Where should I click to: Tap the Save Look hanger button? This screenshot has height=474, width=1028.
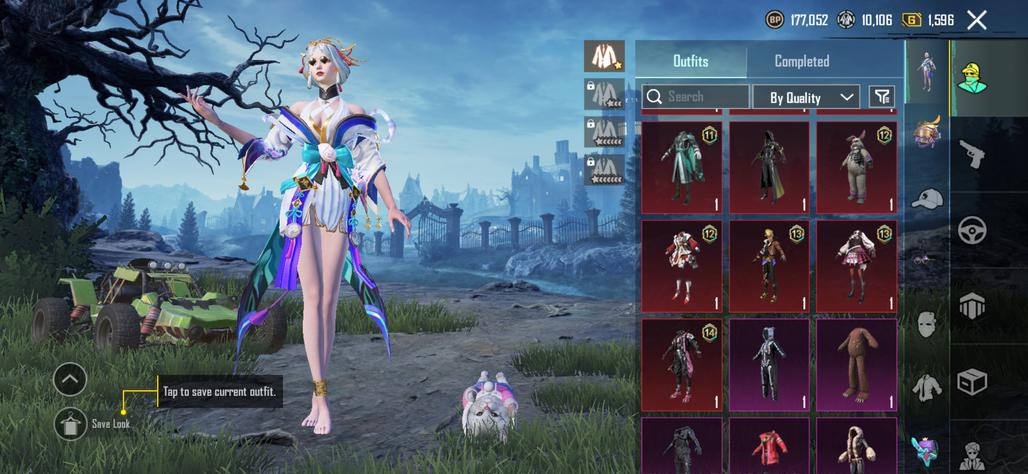[70, 424]
